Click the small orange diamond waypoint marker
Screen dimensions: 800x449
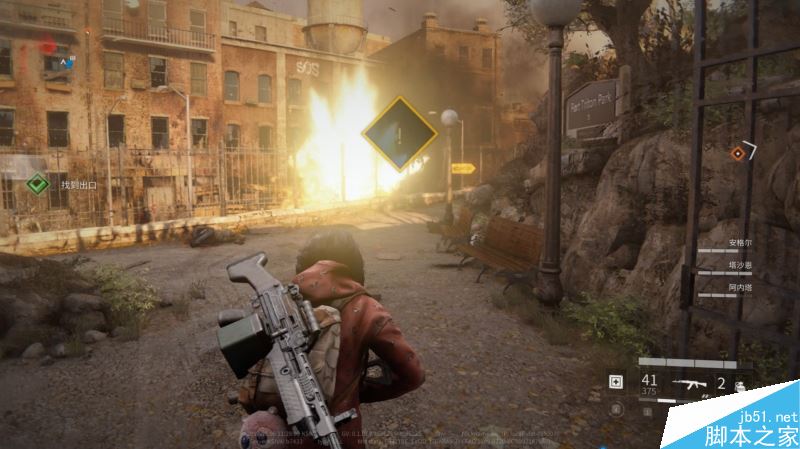(737, 153)
